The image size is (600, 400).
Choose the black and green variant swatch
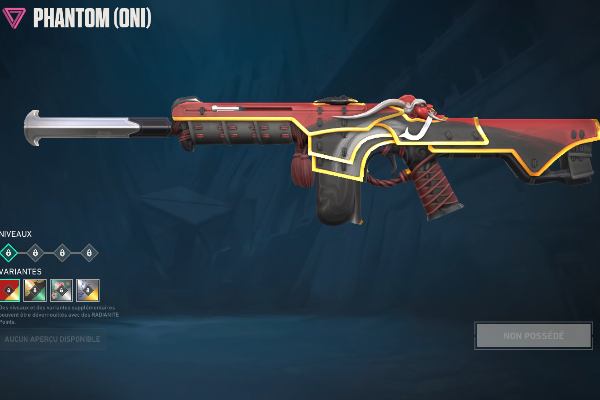(35, 290)
